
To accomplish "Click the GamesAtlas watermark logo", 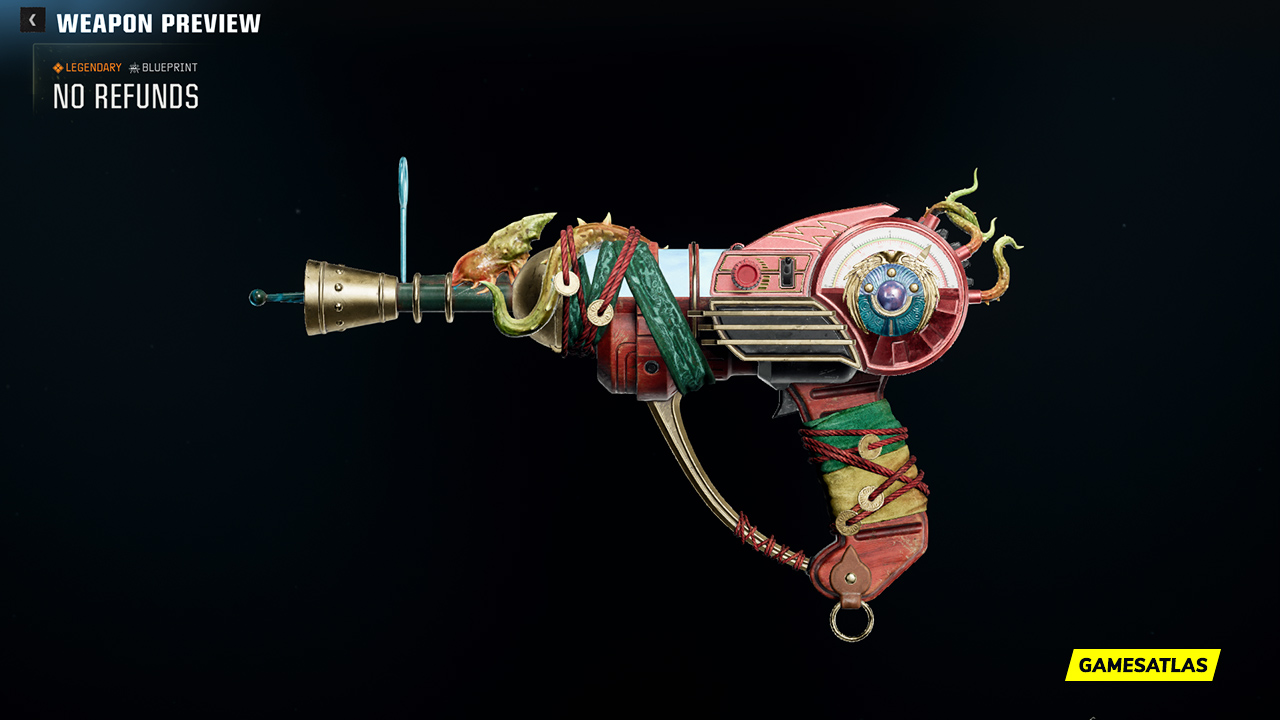I will [x=1142, y=665].
